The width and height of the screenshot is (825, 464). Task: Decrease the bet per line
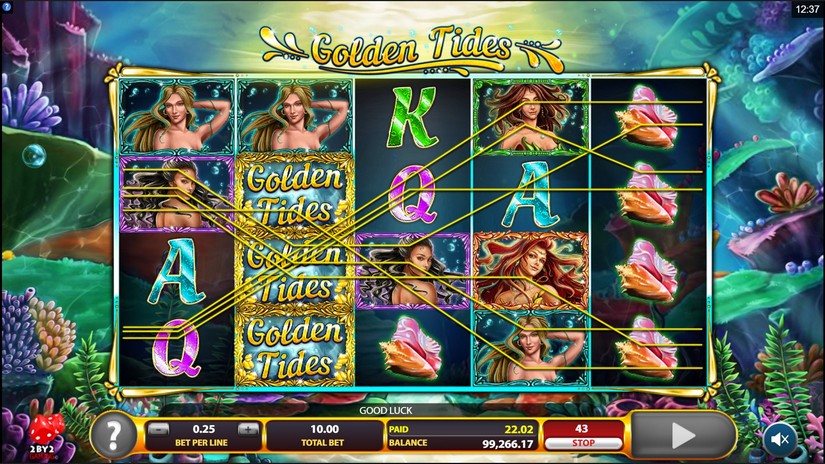click(x=157, y=429)
